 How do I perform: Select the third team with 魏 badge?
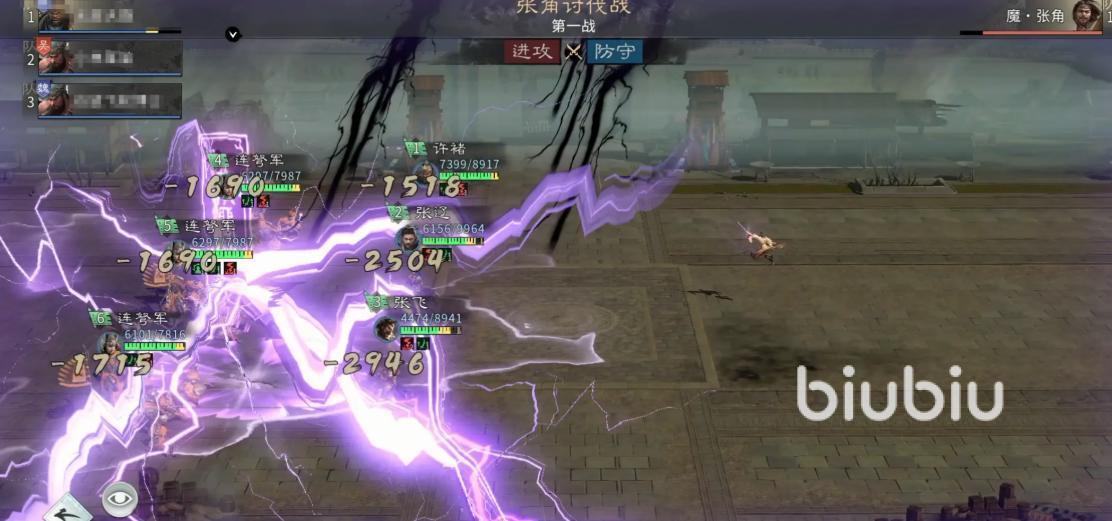click(108, 100)
